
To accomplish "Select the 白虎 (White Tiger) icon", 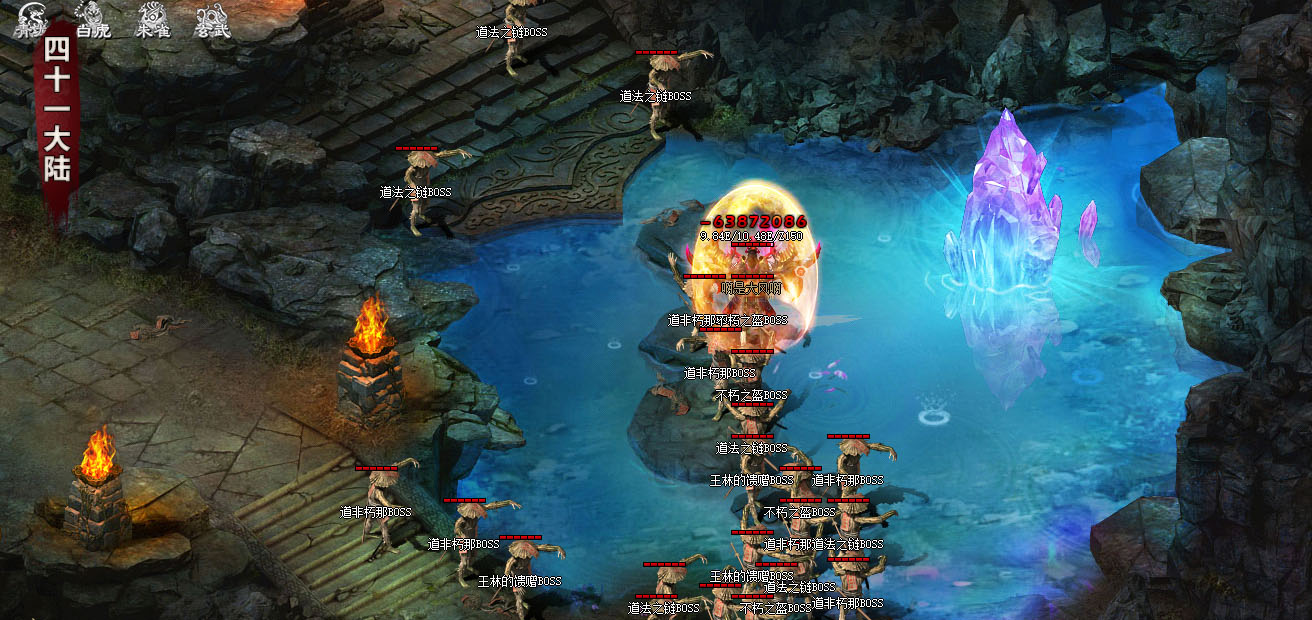I will 92,19.
